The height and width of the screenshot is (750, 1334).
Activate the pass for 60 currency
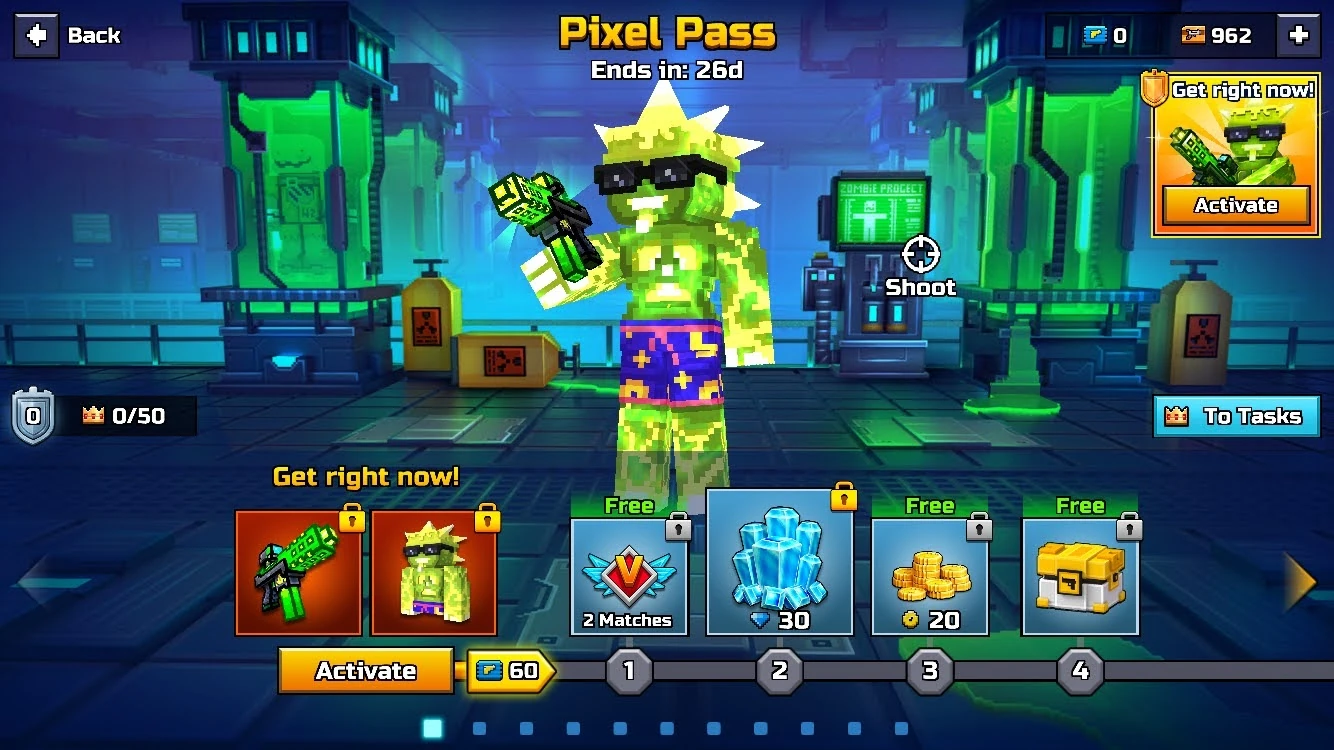point(366,671)
